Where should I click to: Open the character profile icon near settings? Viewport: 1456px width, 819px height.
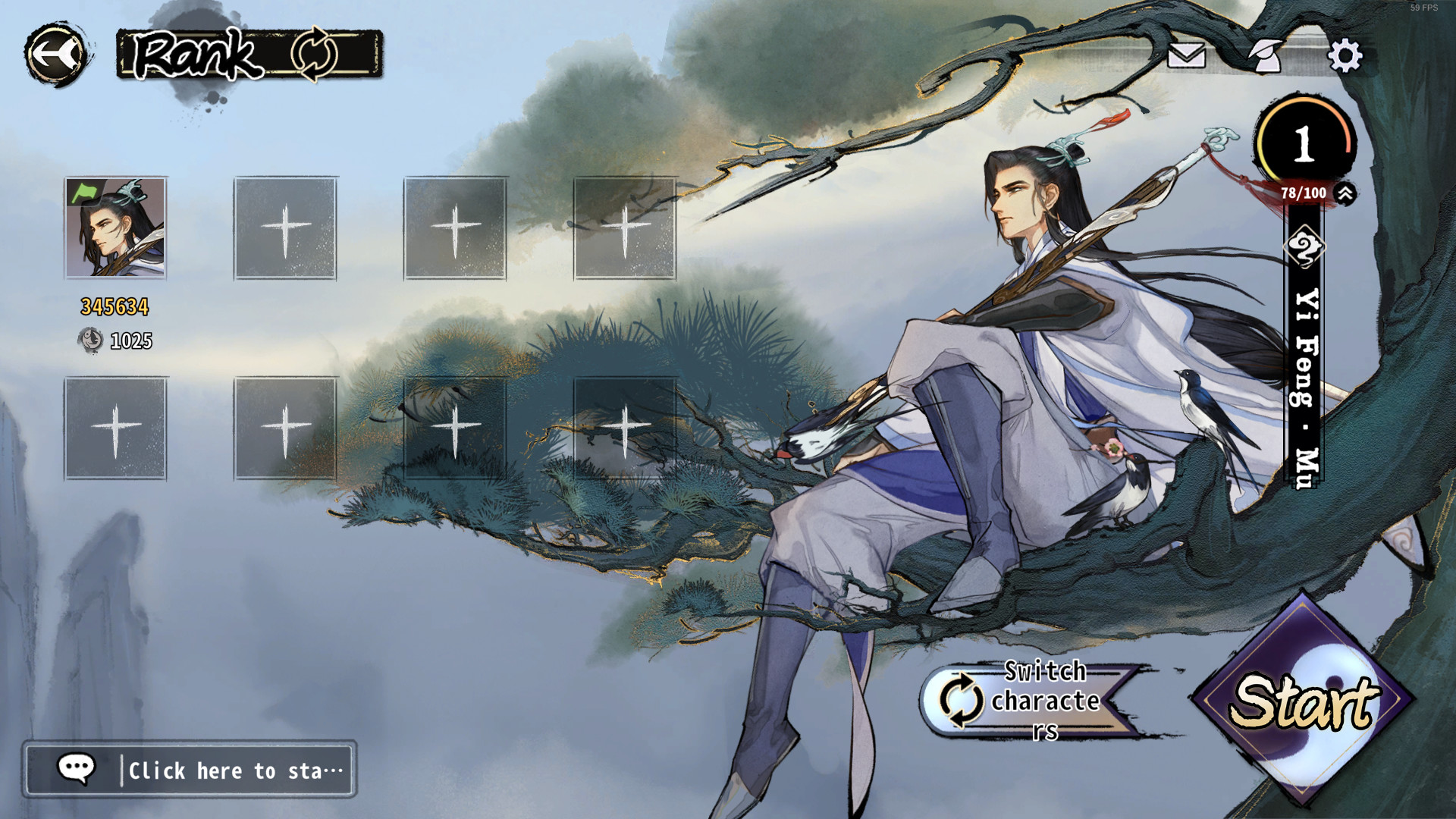(x=1269, y=55)
